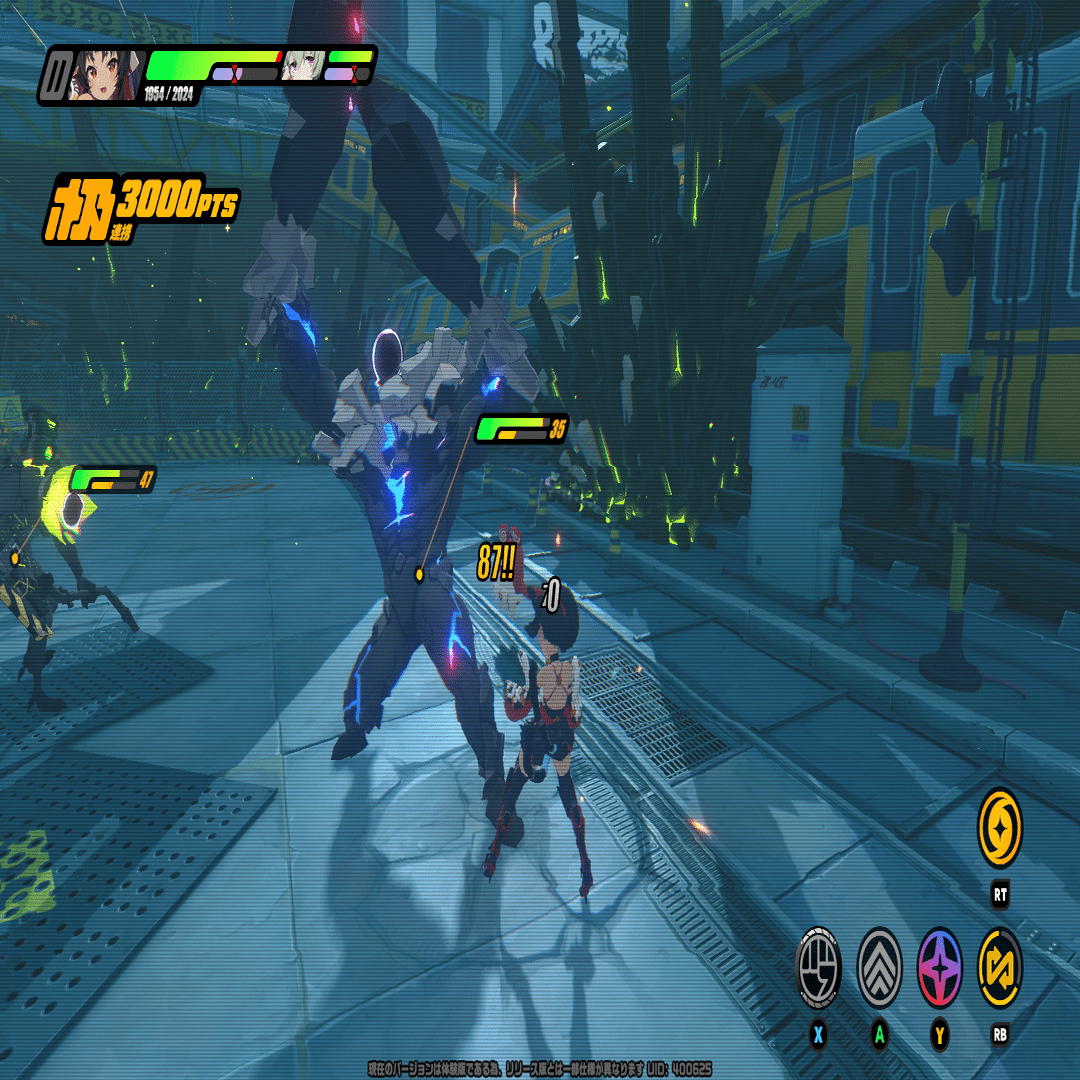Activate the gray chevron dodge icon
The height and width of the screenshot is (1080, 1080).
coord(879,968)
